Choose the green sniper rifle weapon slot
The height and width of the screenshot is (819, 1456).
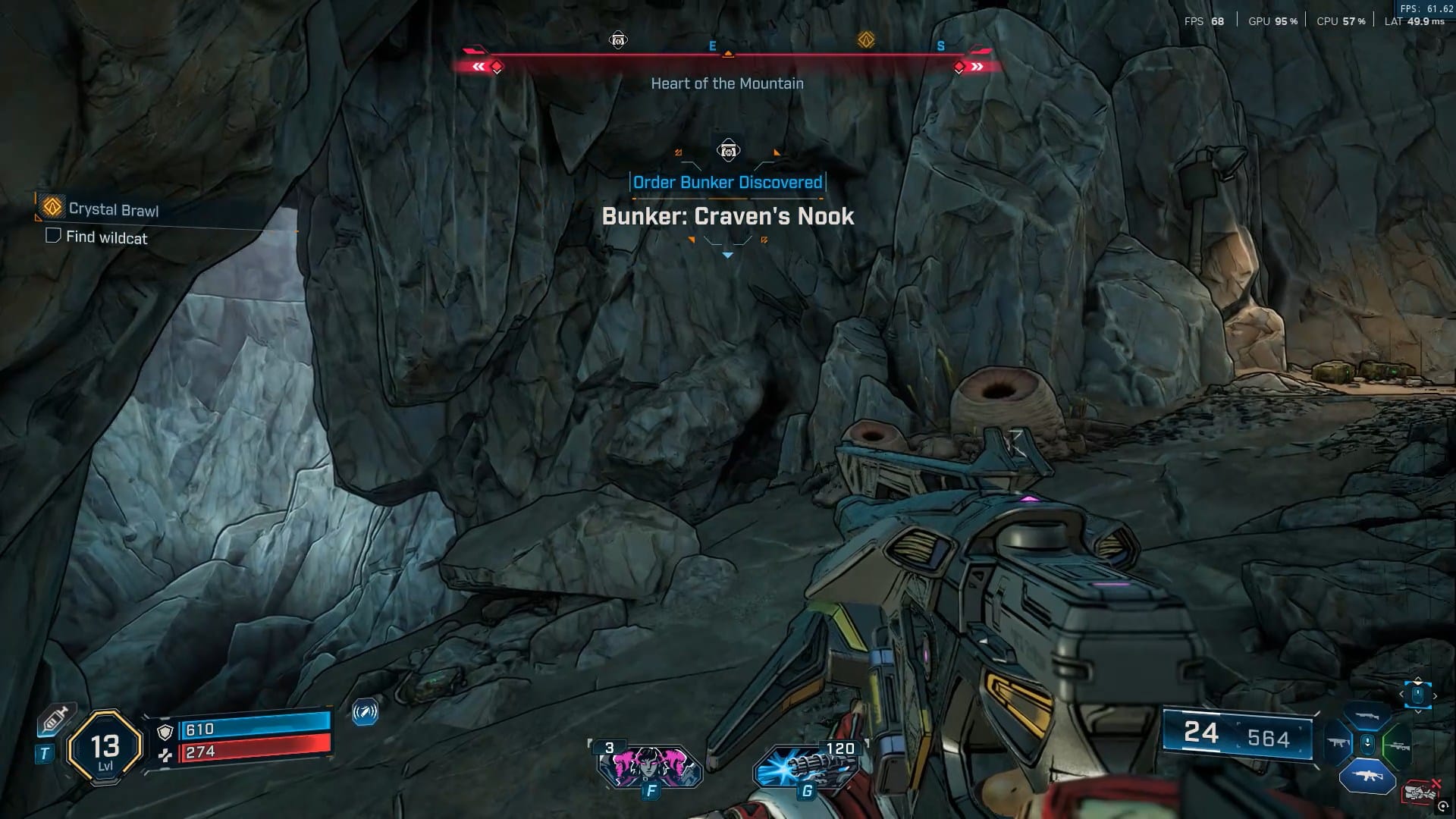pos(1398,745)
